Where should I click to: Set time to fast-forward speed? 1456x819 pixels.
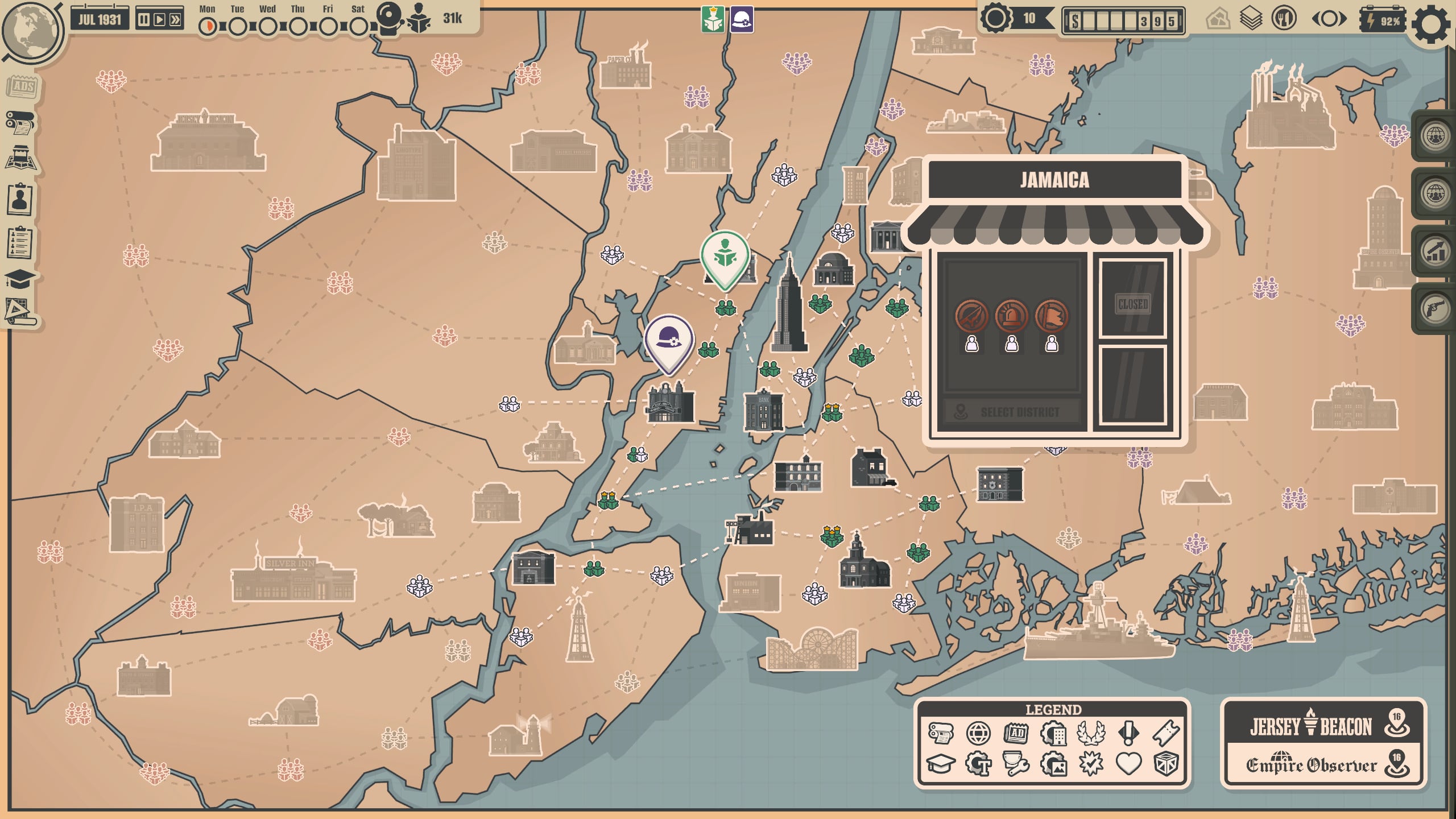(x=176, y=20)
